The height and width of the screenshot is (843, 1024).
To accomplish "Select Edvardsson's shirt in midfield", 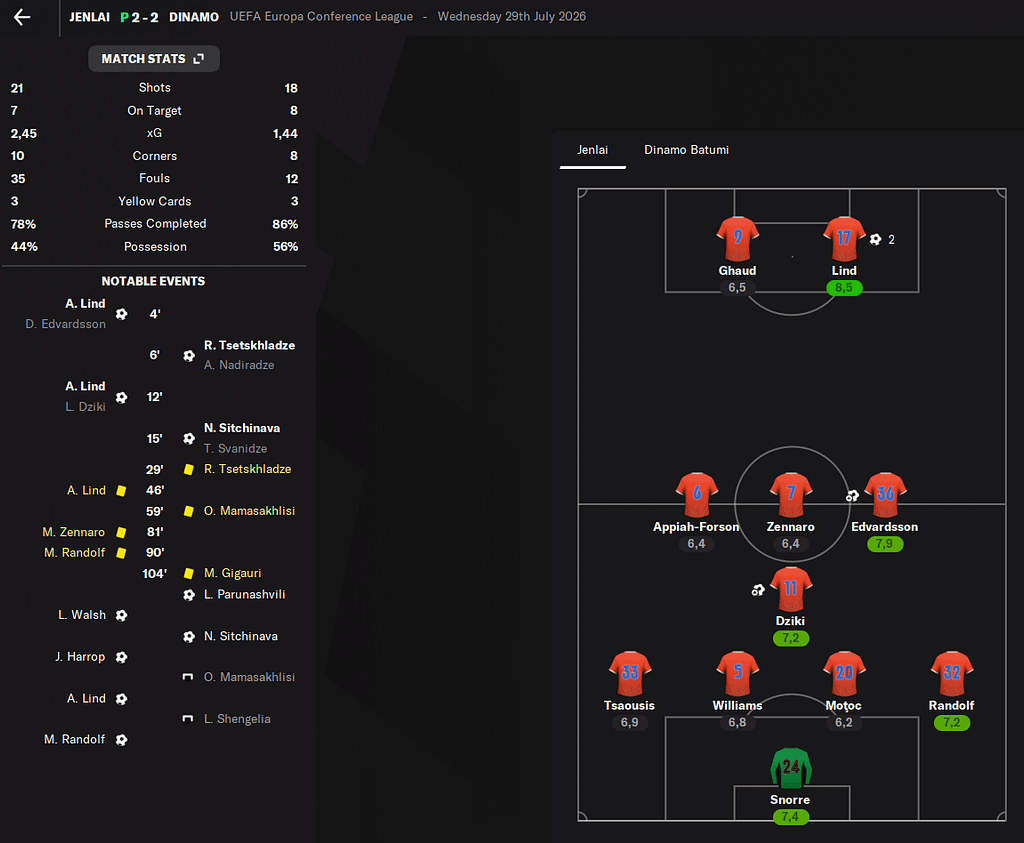I will click(x=885, y=495).
